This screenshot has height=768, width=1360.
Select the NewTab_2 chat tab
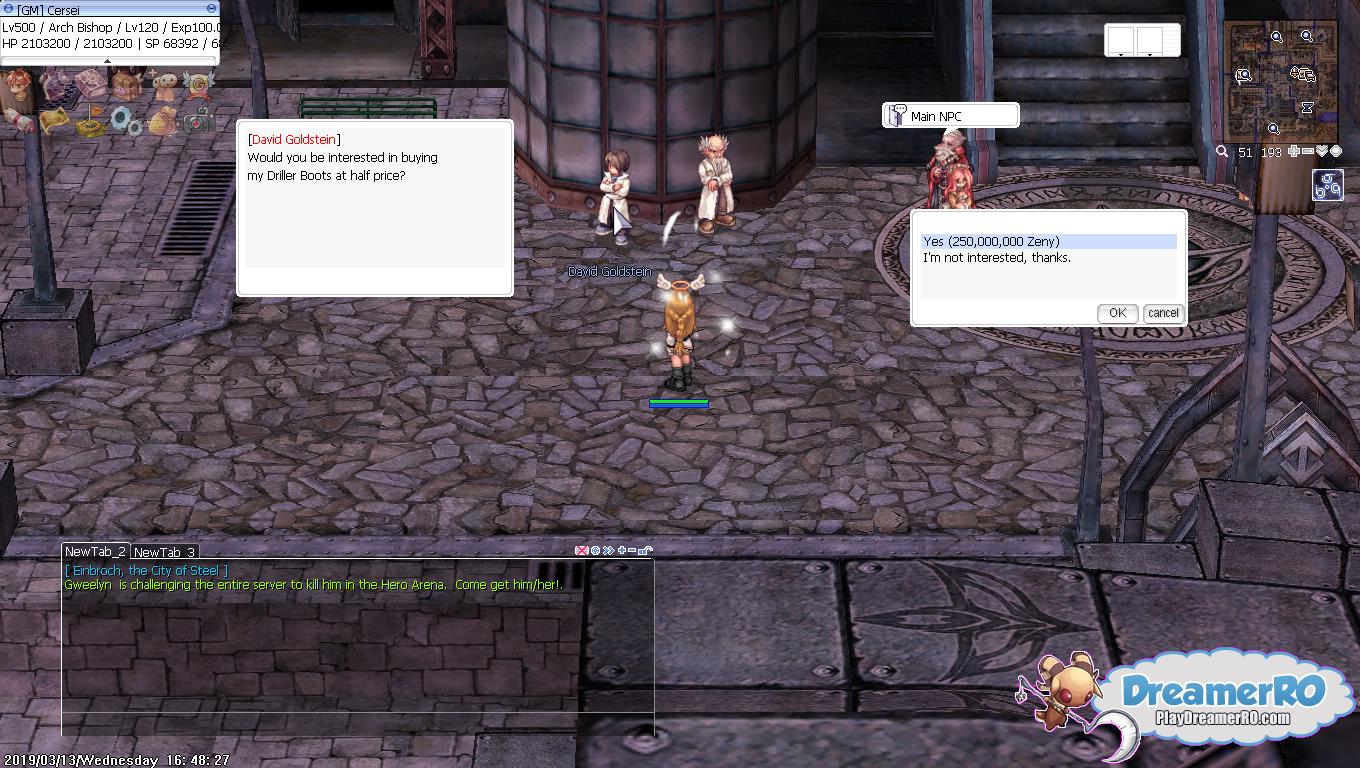[x=95, y=551]
